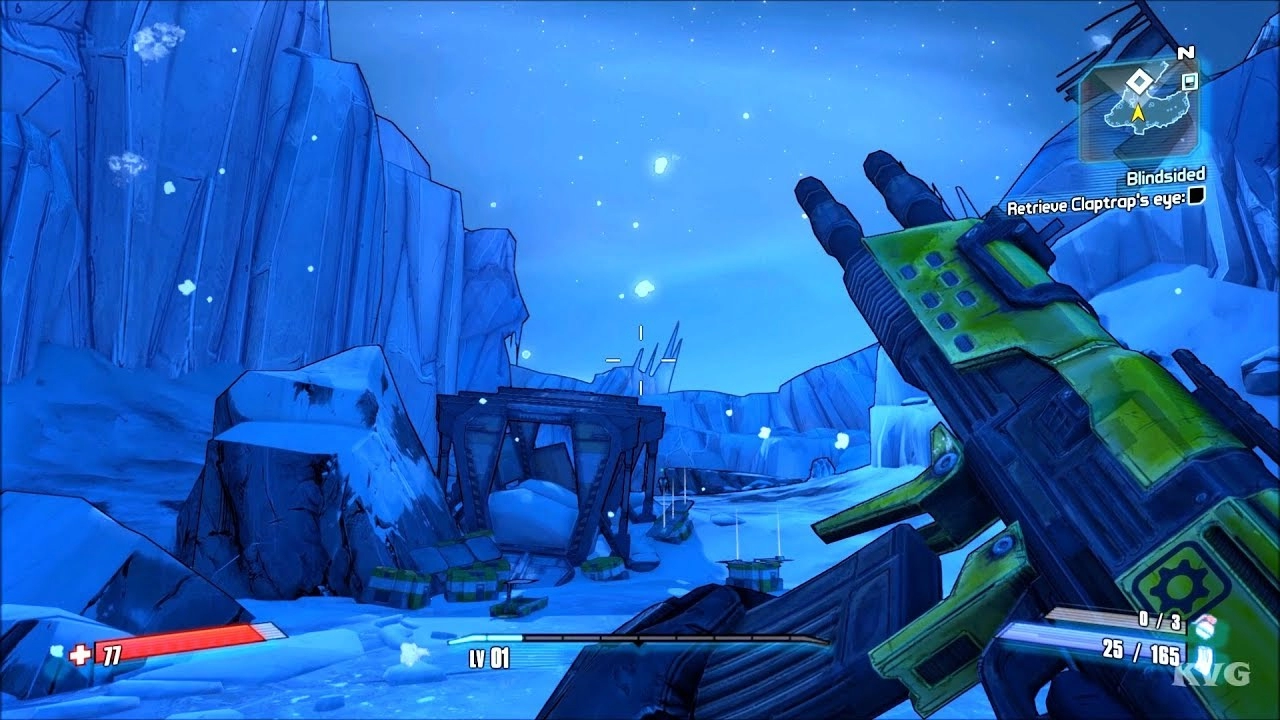Viewport: 1280px width, 720px height.
Task: Click the yellow player arrow on the minimap
Action: coord(1137,111)
